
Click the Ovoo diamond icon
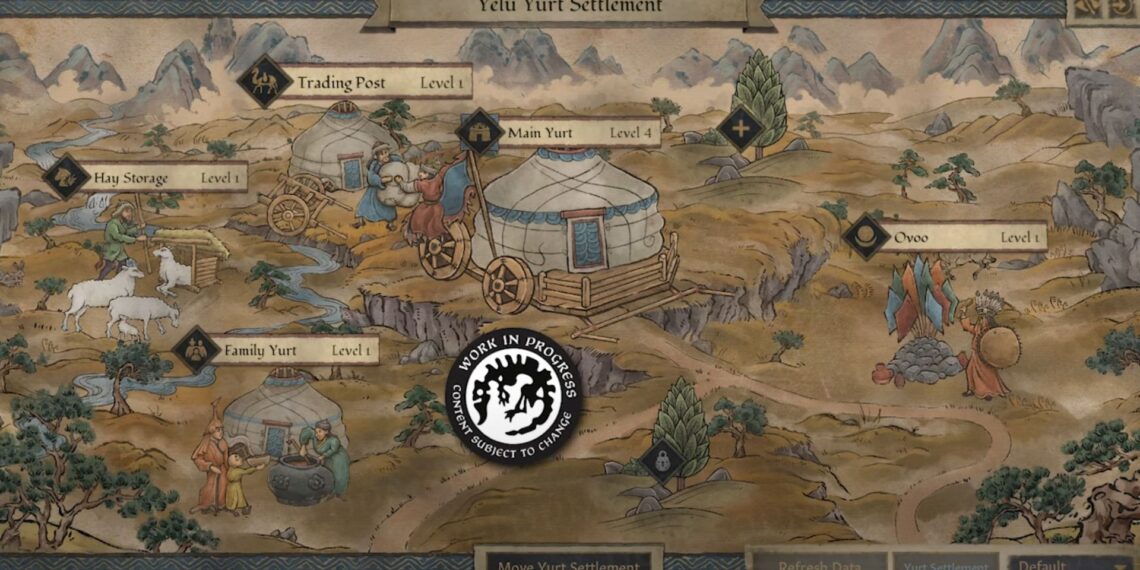867,237
